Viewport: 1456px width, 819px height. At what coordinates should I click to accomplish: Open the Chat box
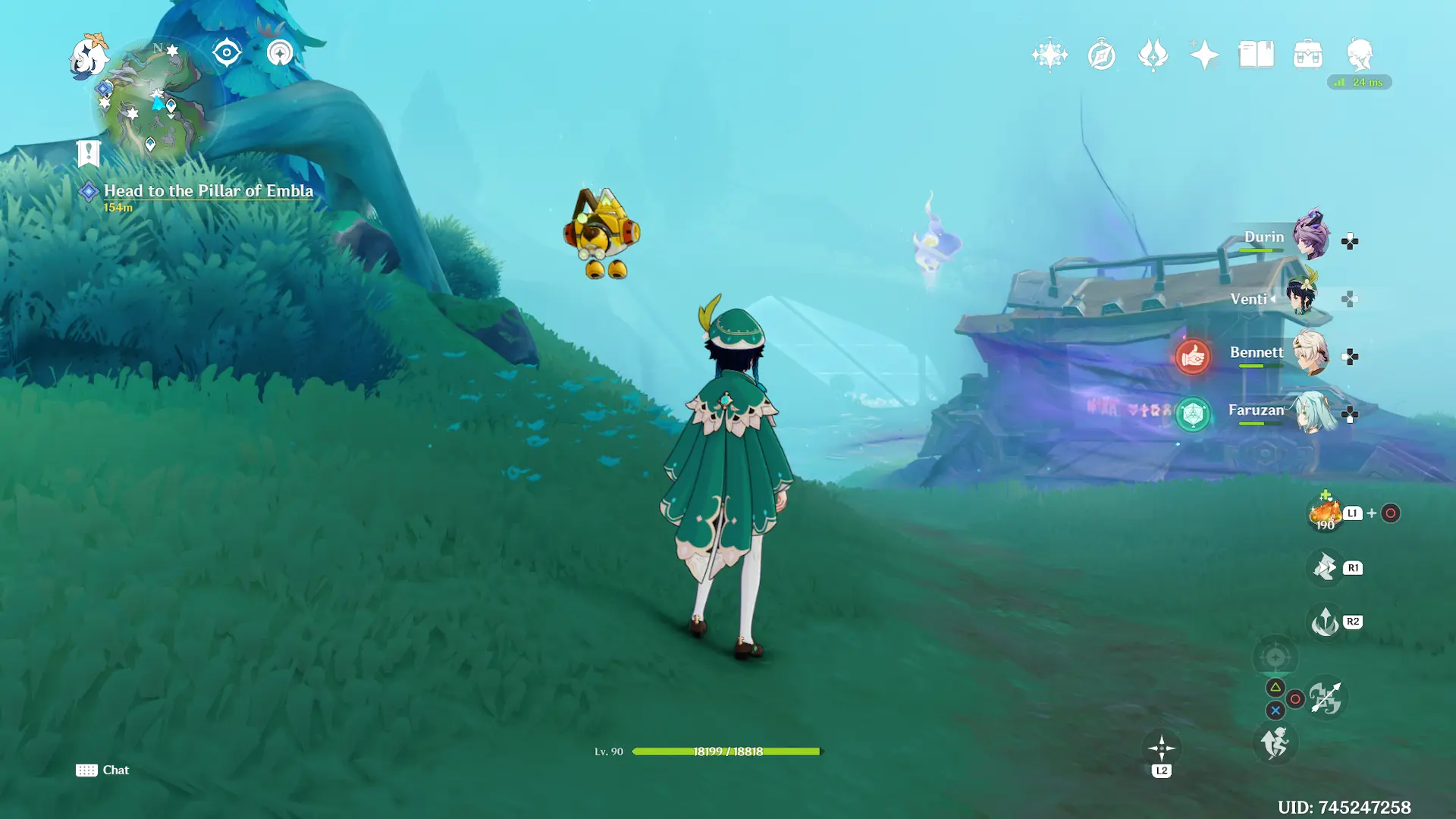pos(103,770)
